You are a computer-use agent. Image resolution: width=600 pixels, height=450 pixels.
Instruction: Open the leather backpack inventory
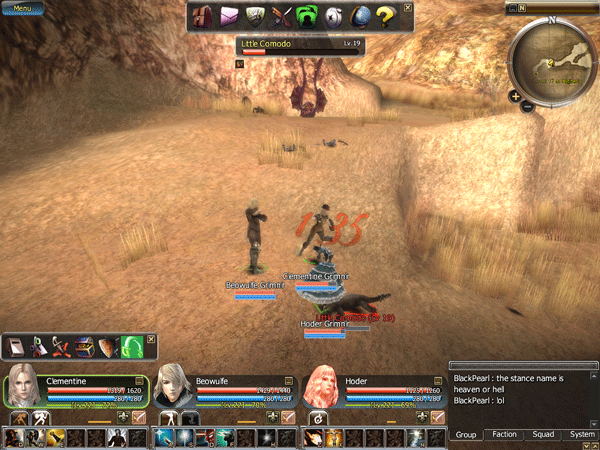coord(203,15)
